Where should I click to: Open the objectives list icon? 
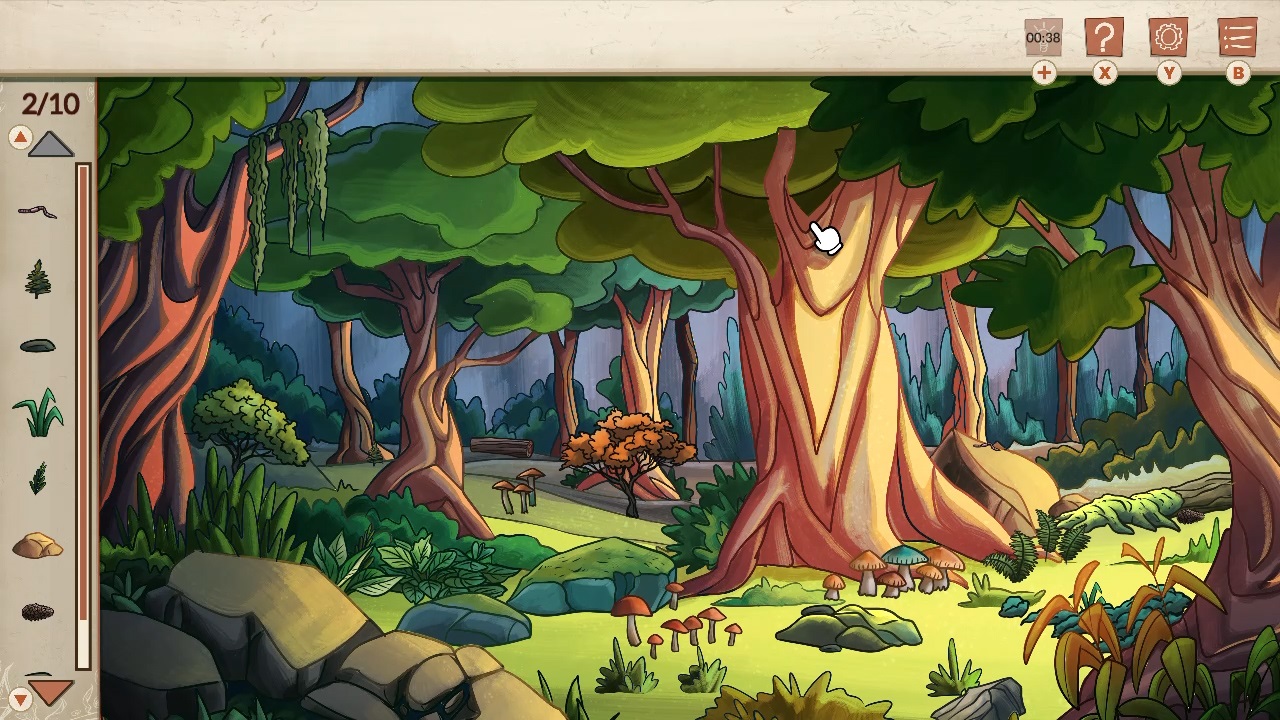1237,38
